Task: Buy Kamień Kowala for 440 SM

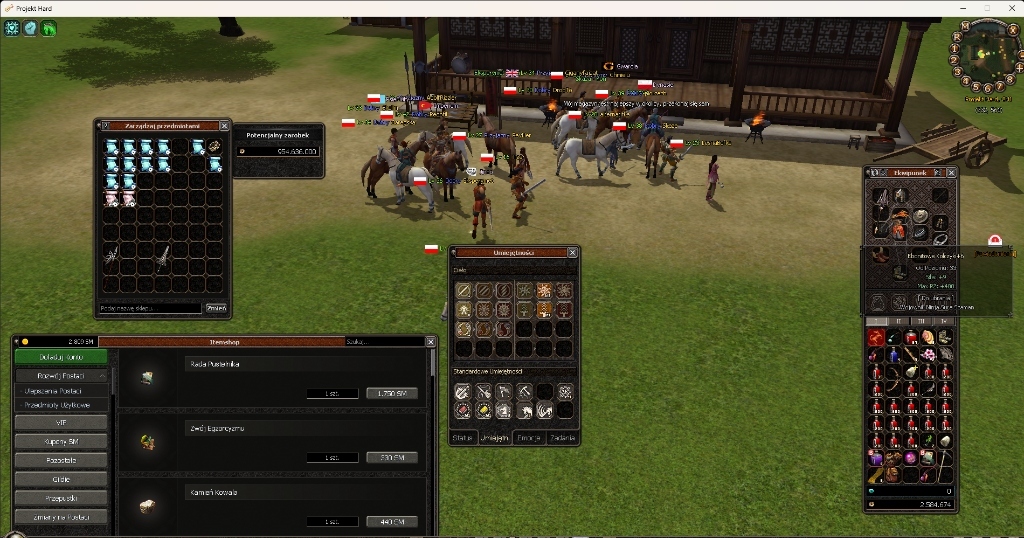Action: click(391, 521)
